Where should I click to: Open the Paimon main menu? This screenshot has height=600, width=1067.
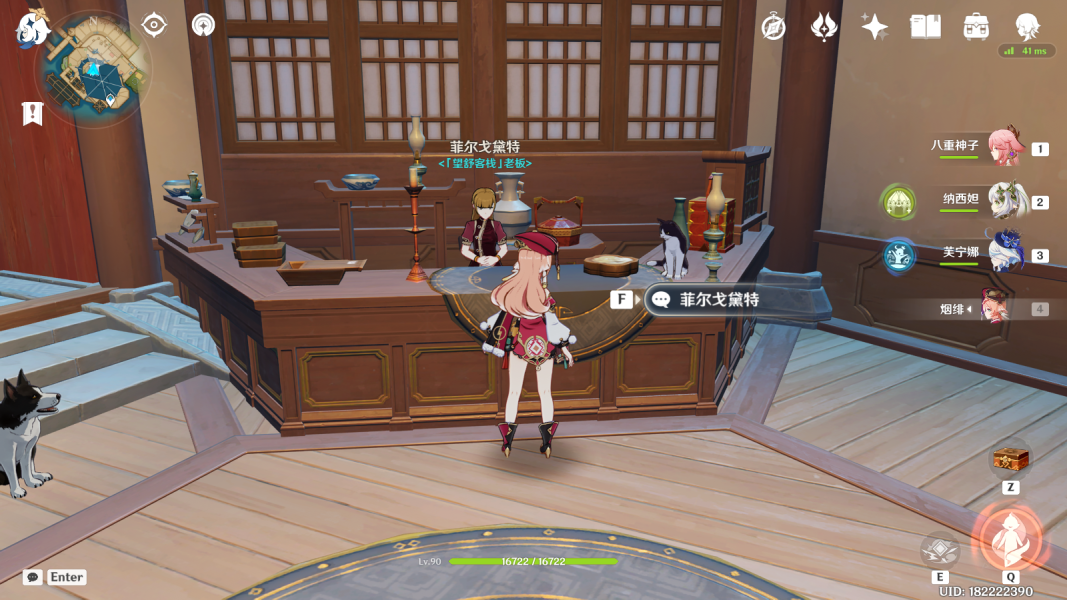pos(31,29)
